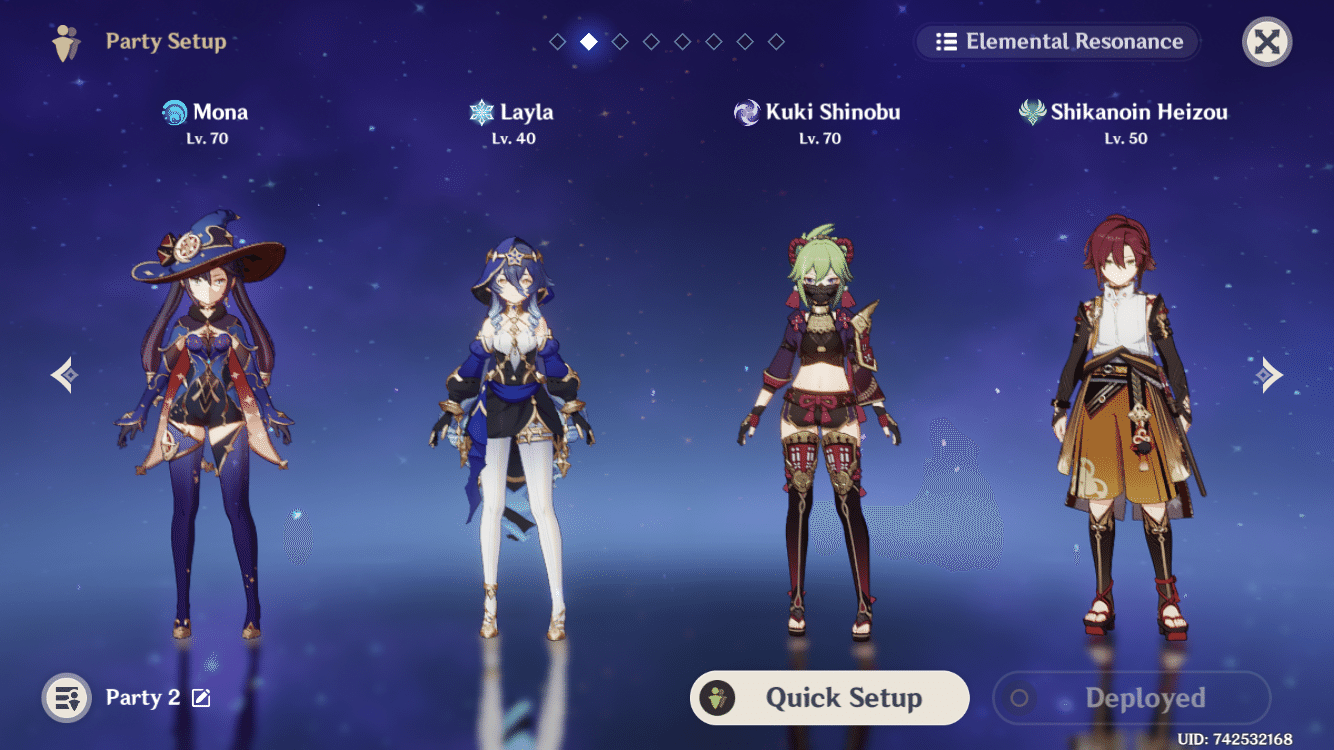This screenshot has width=1334, height=750.
Task: Click the pencil icon to rename Party 2
Action: tap(201, 698)
